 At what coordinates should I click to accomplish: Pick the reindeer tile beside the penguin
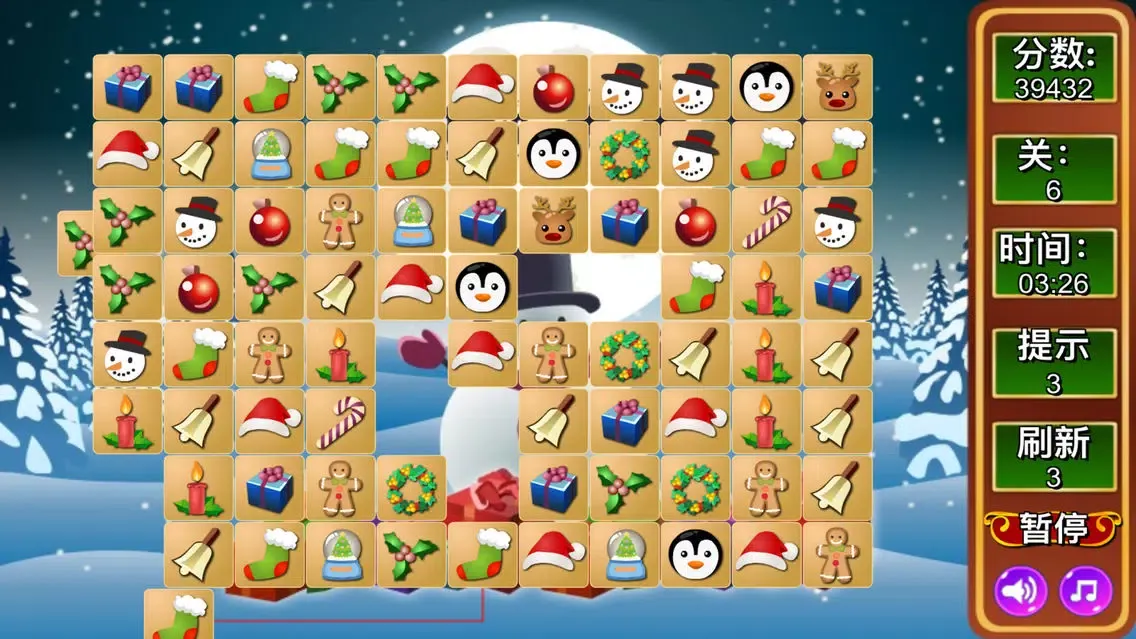[837, 88]
